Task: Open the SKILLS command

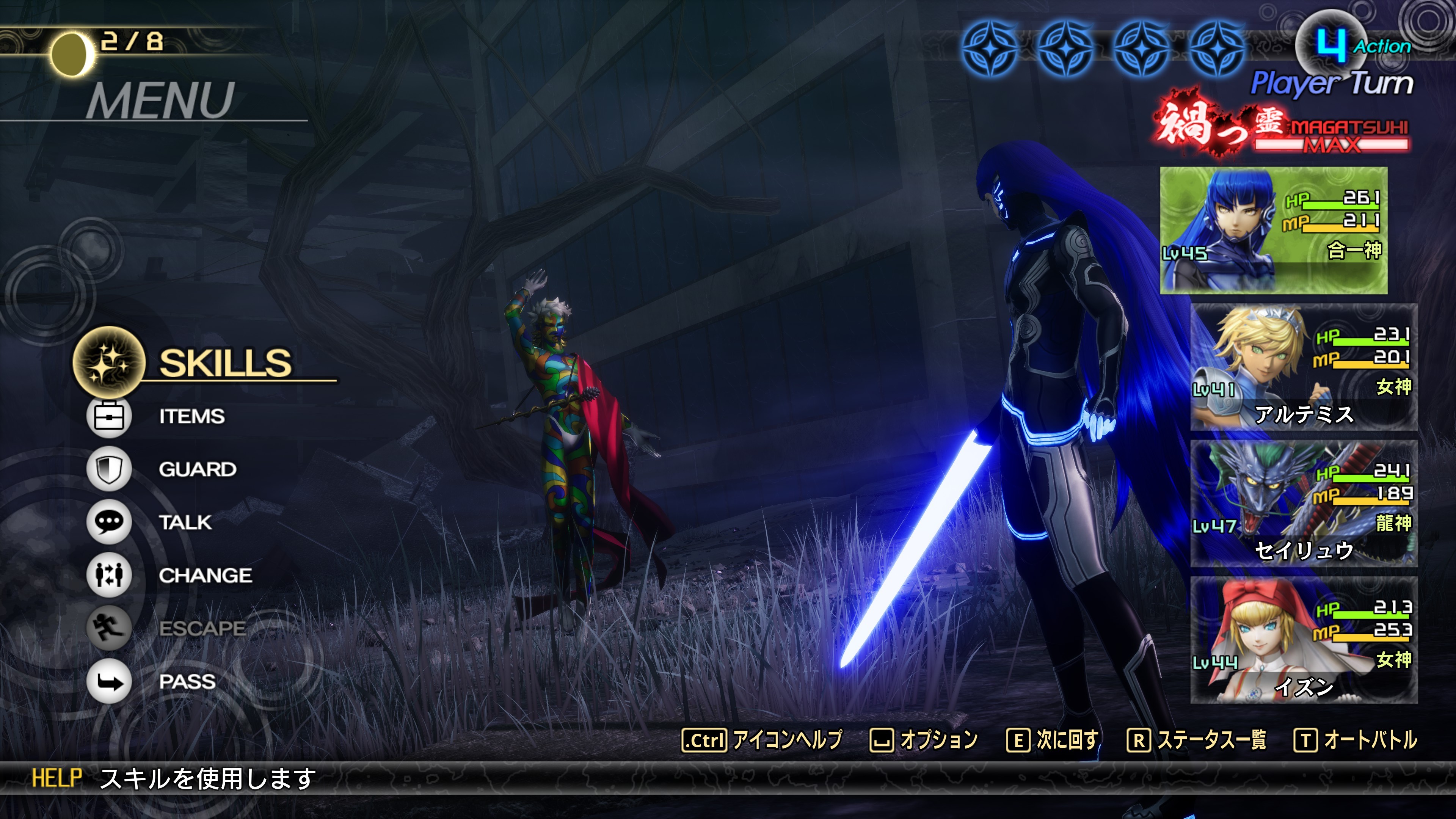Action: 224,363
